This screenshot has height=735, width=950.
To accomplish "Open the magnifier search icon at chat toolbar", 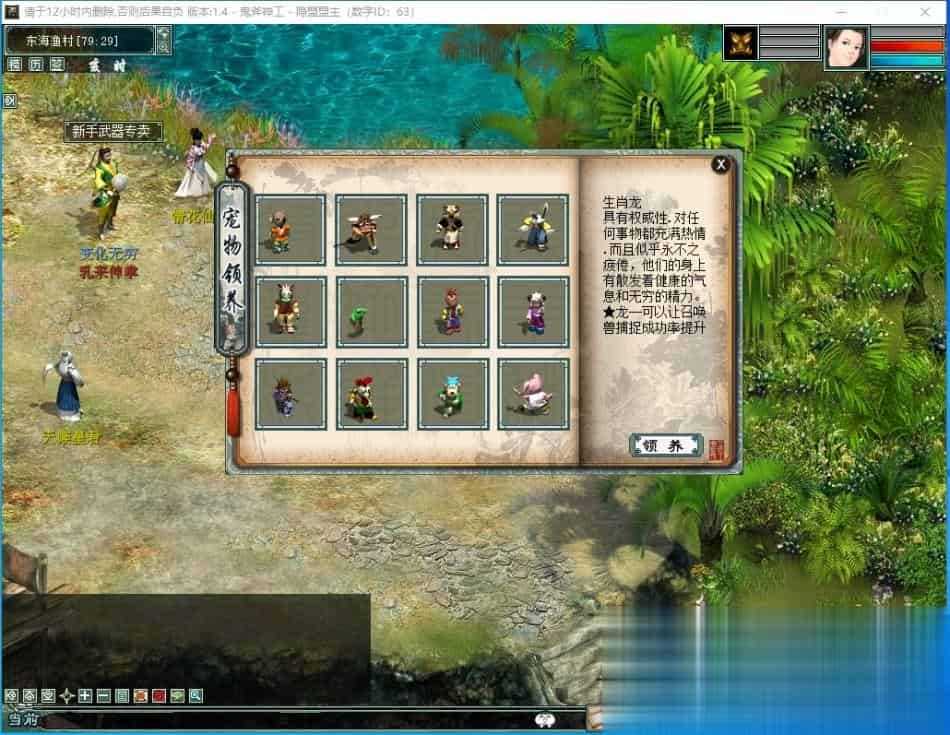I will pyautogui.click(x=196, y=696).
